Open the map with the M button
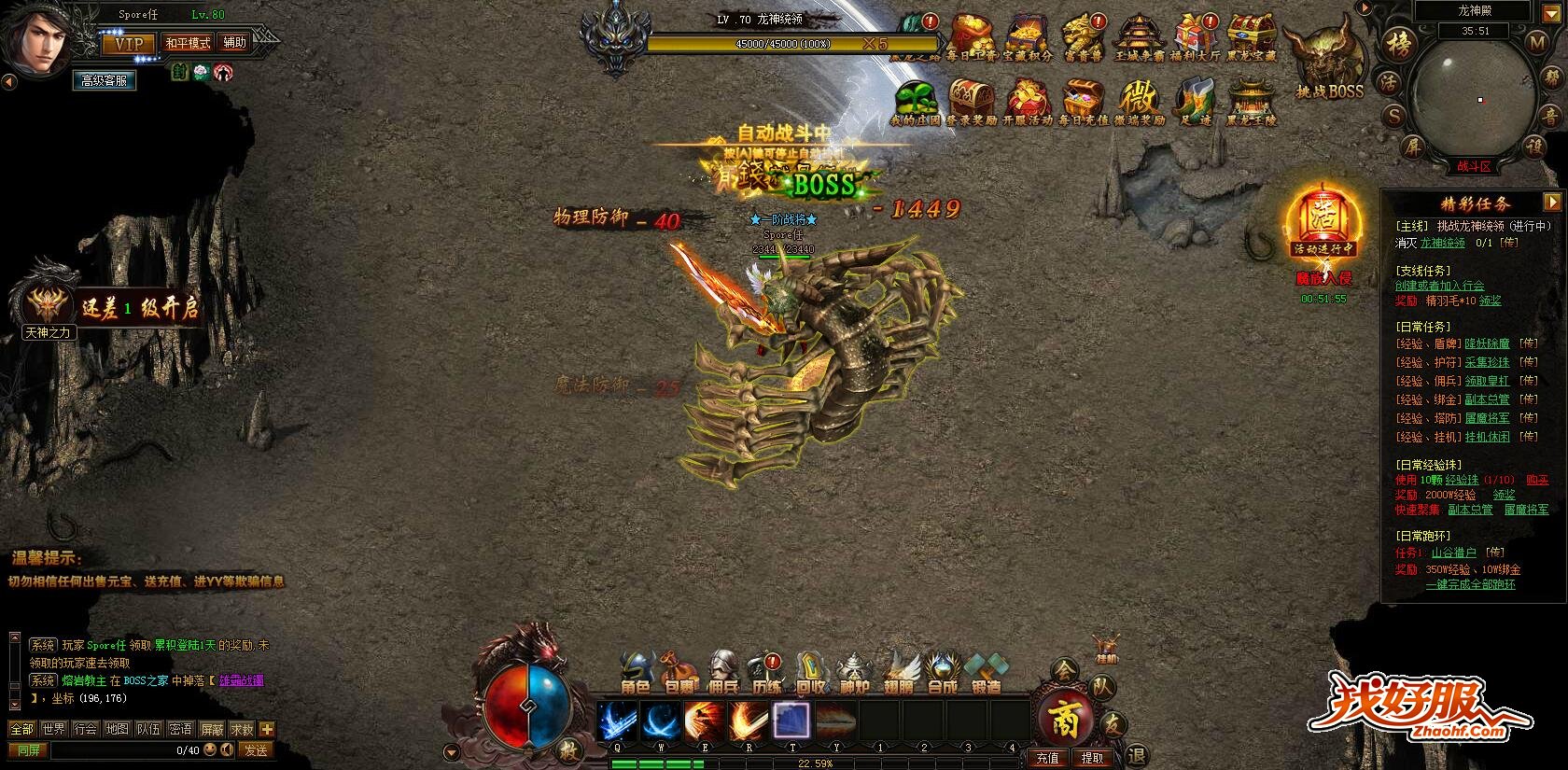This screenshot has height=770, width=1568. (1536, 42)
